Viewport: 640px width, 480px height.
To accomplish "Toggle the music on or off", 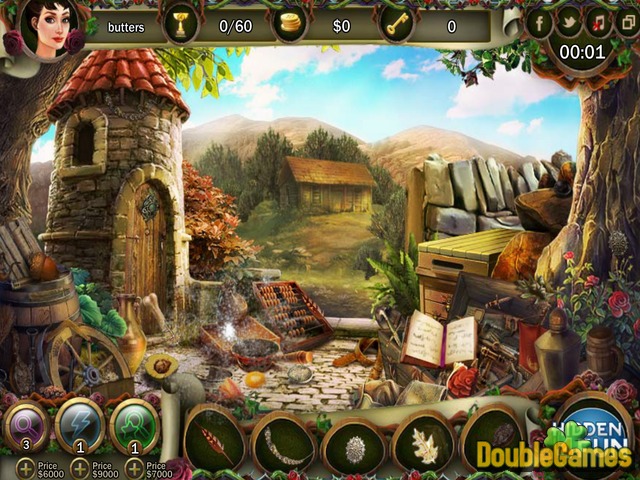I will pyautogui.click(x=598, y=20).
